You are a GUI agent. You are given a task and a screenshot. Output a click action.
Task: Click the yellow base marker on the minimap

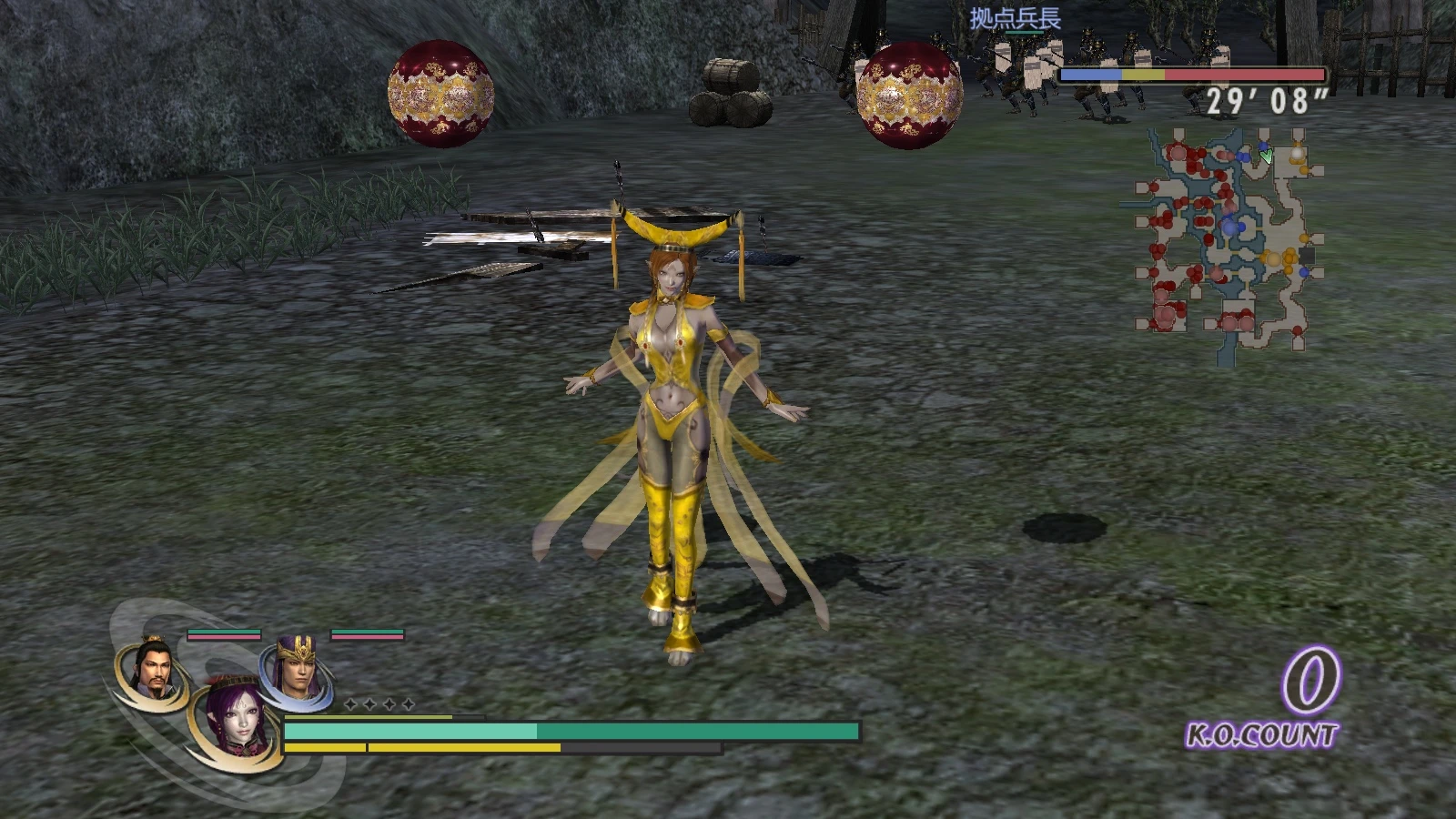click(x=1273, y=258)
